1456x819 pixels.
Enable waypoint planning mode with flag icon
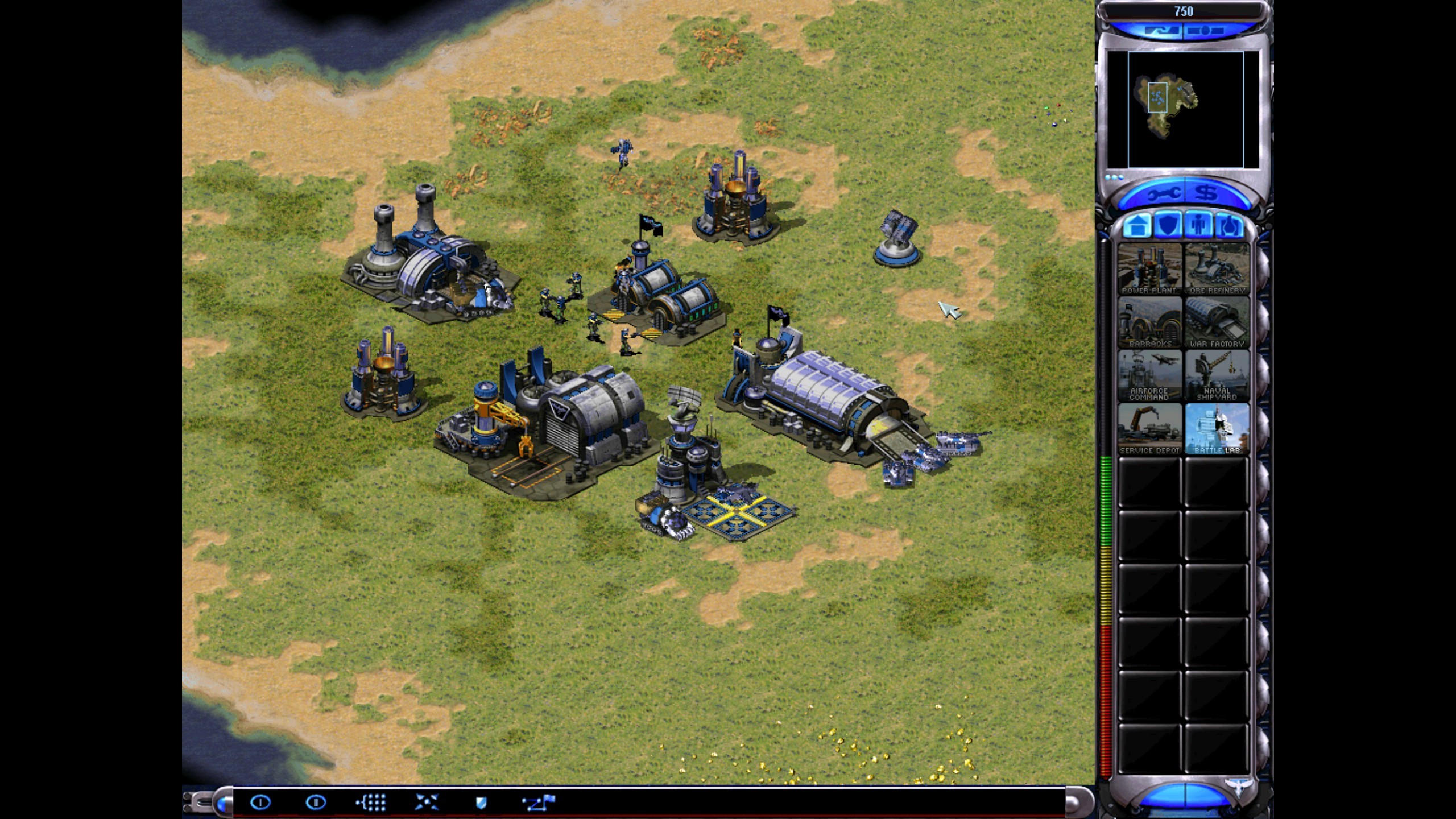(x=538, y=803)
